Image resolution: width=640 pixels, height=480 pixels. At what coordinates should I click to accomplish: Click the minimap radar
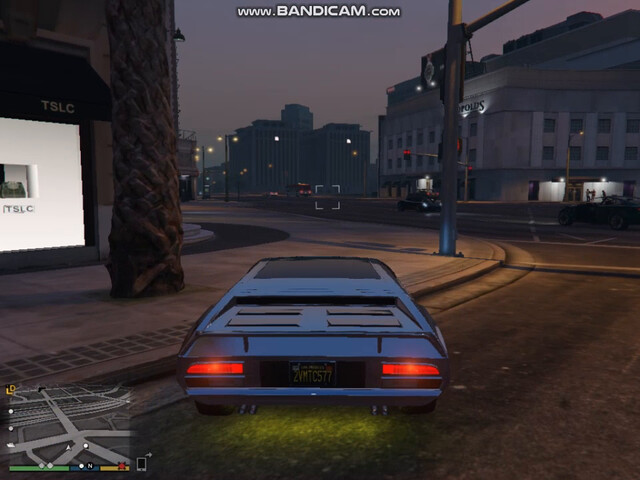pos(70,423)
